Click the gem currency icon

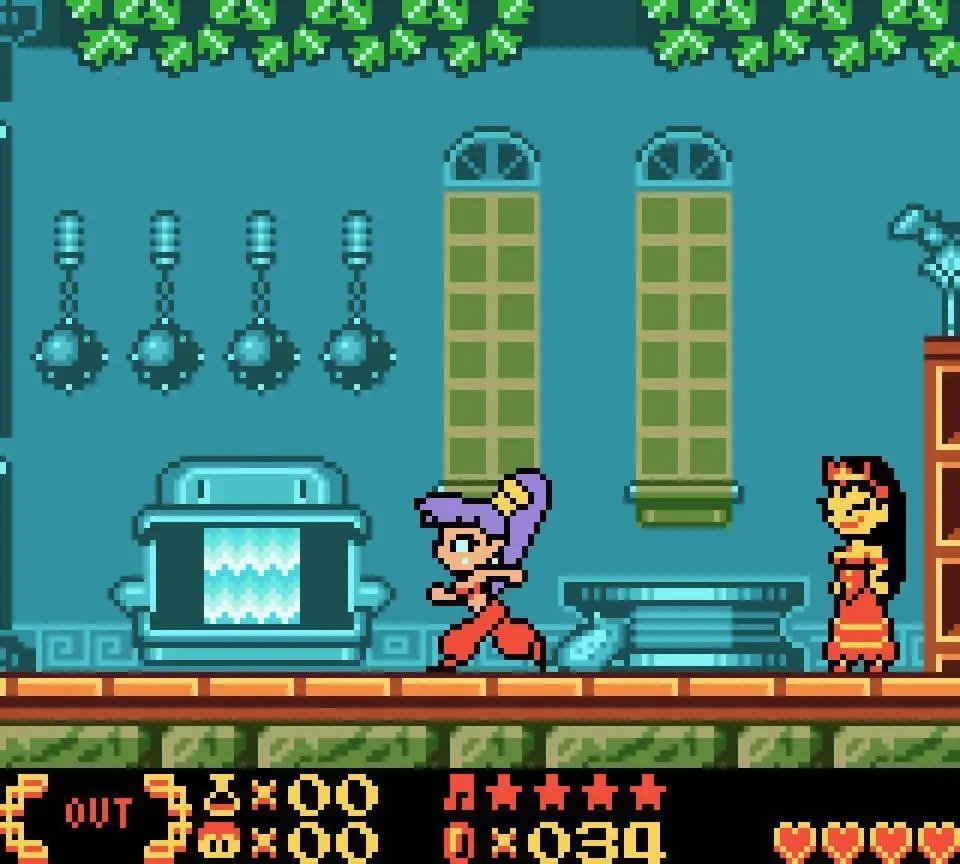click(461, 842)
